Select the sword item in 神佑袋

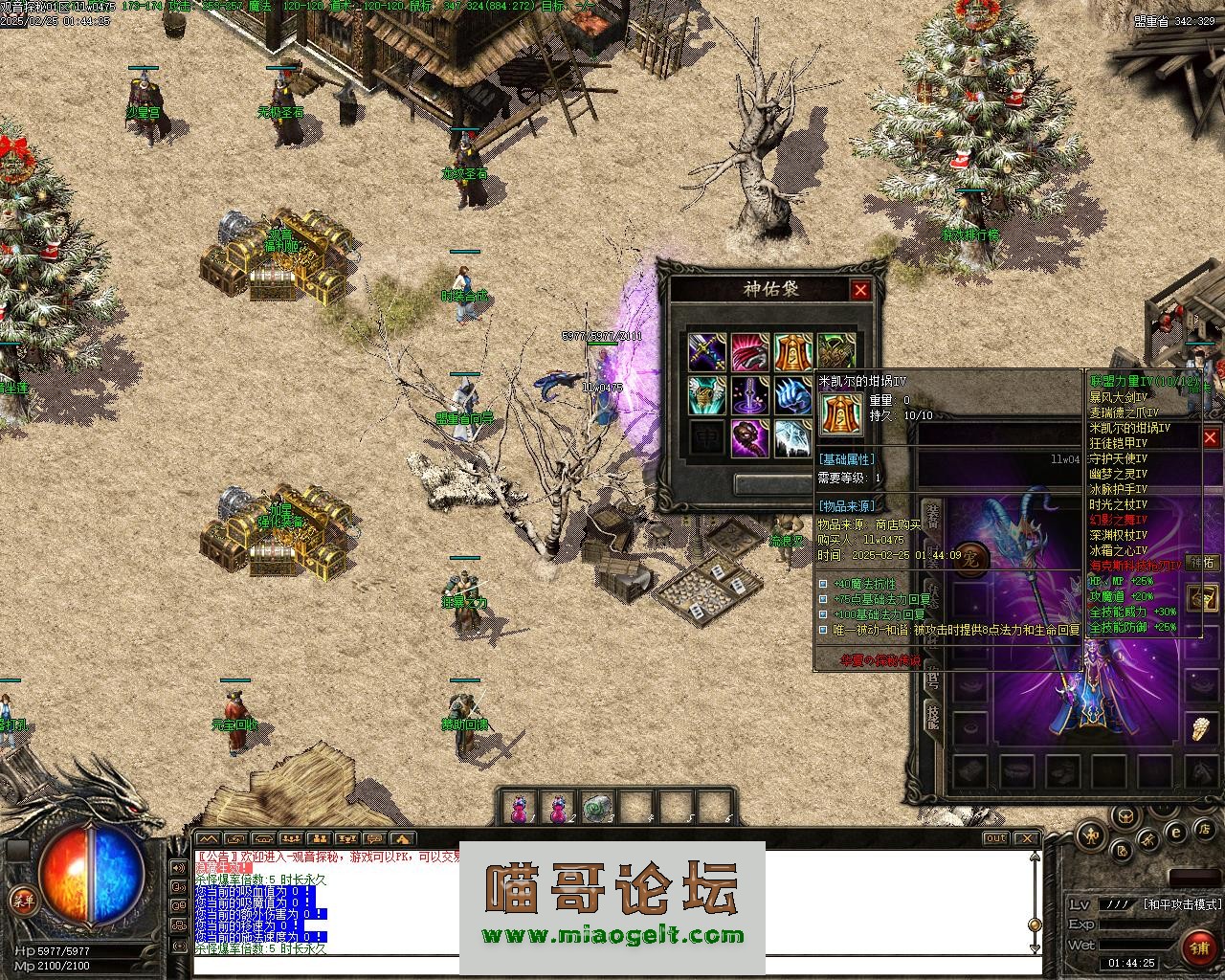706,352
